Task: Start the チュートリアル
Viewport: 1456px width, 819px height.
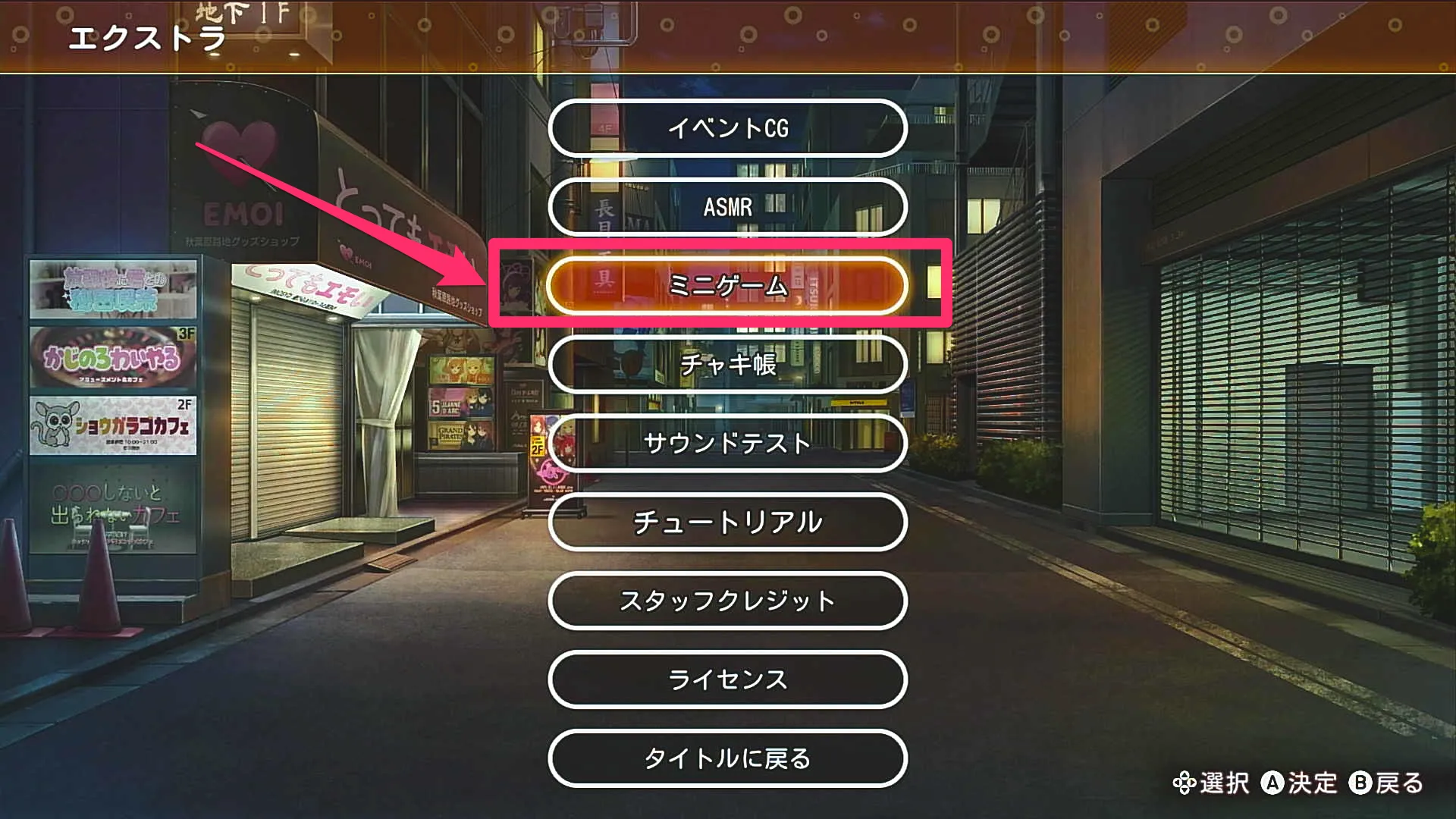Action: click(x=726, y=523)
